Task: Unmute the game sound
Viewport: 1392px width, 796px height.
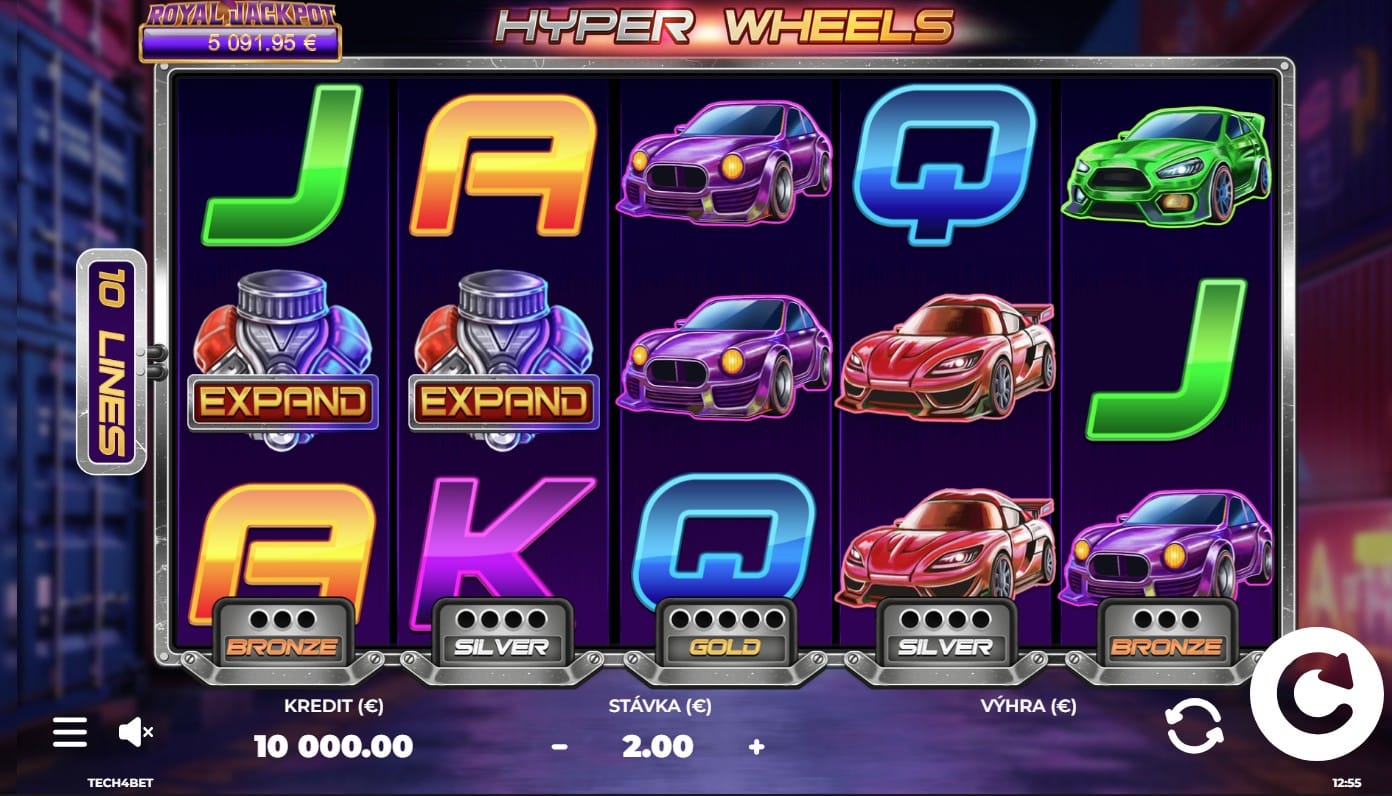Action: [136, 732]
